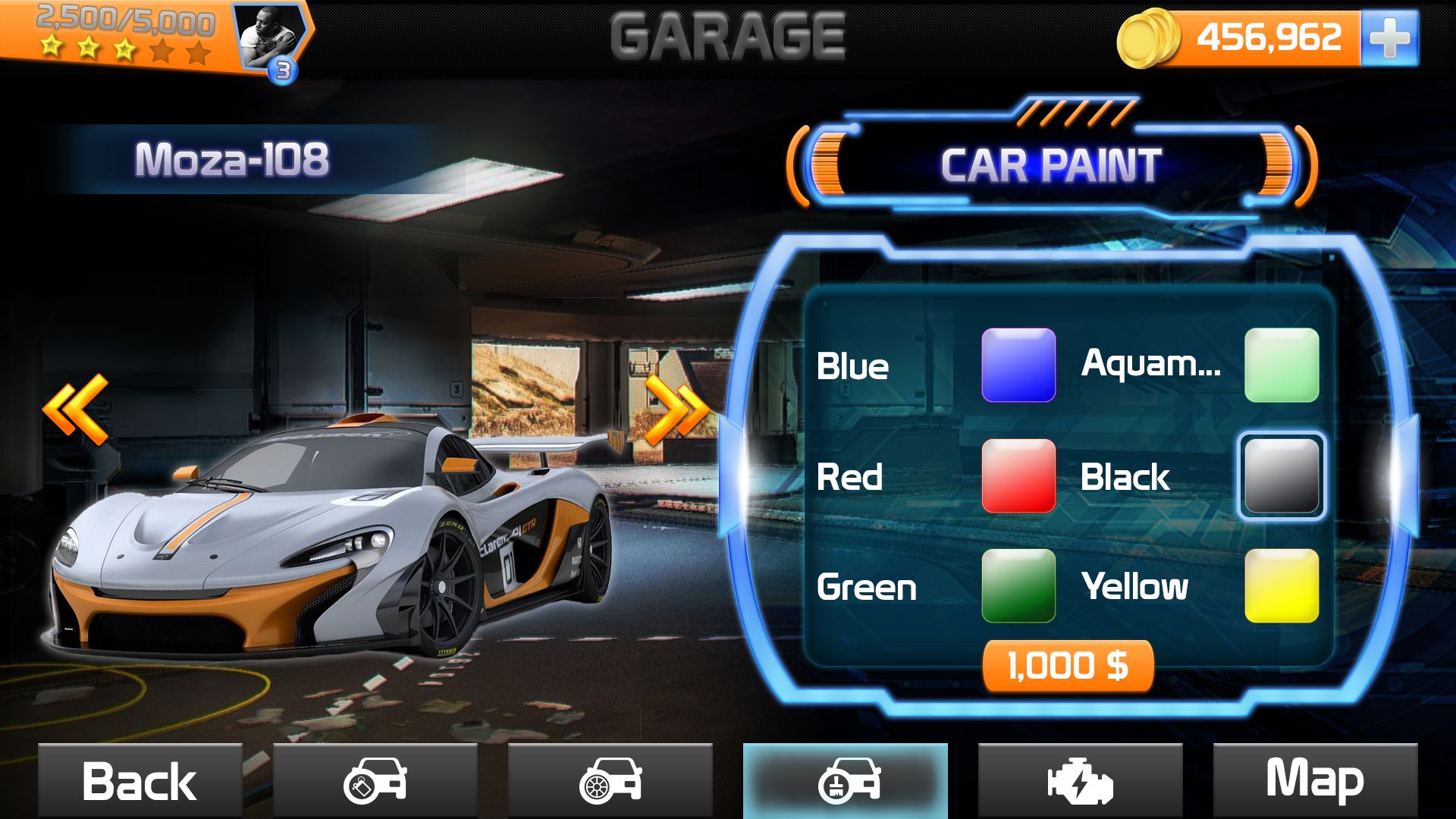
Task: Go back with the Back button
Action: click(x=140, y=781)
